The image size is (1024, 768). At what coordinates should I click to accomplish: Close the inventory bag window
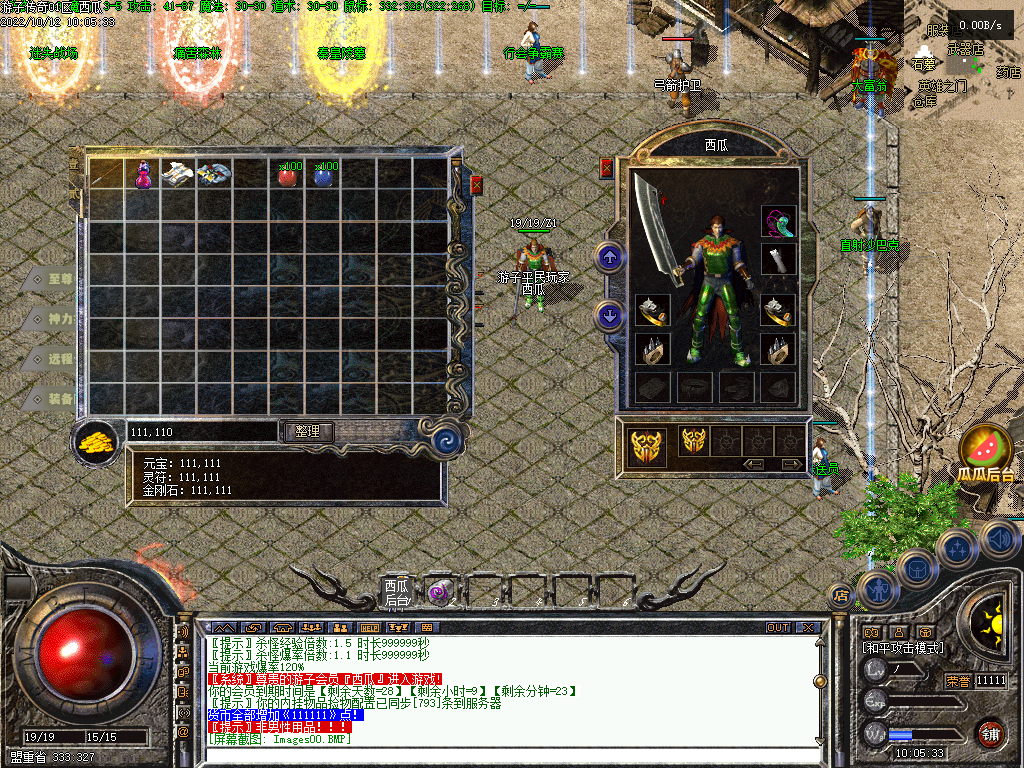click(x=476, y=185)
